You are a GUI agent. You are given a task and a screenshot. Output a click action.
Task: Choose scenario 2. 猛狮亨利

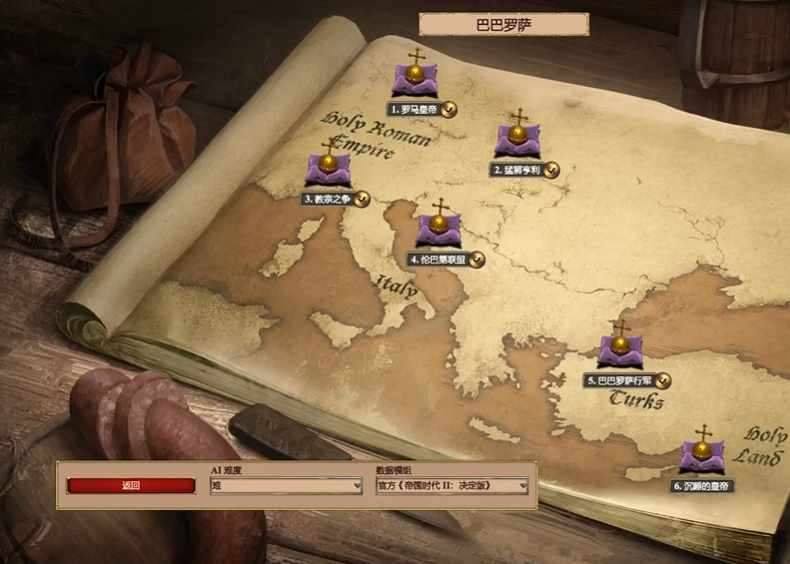[x=518, y=142]
